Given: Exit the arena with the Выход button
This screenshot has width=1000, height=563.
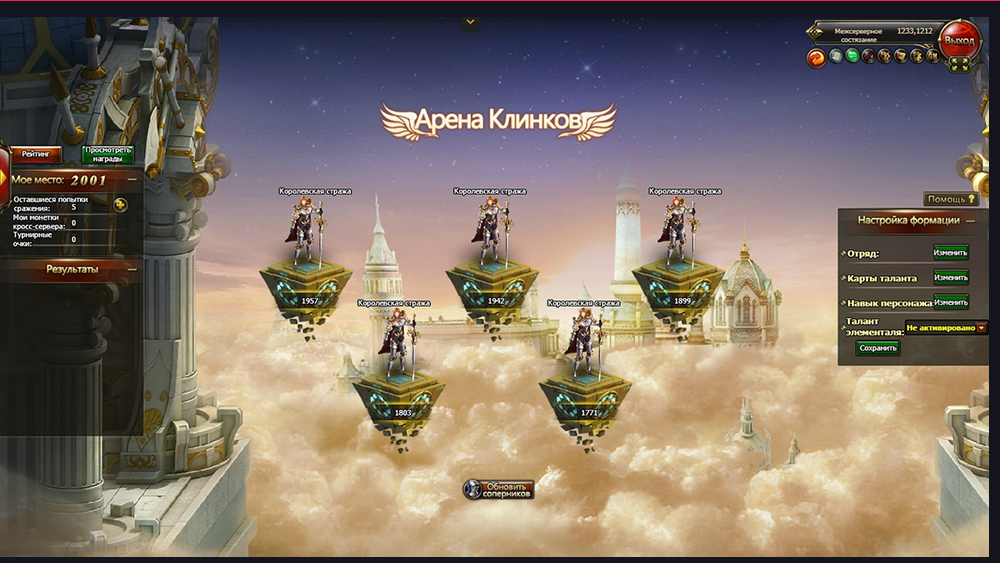Looking at the screenshot, I should coord(958,41).
